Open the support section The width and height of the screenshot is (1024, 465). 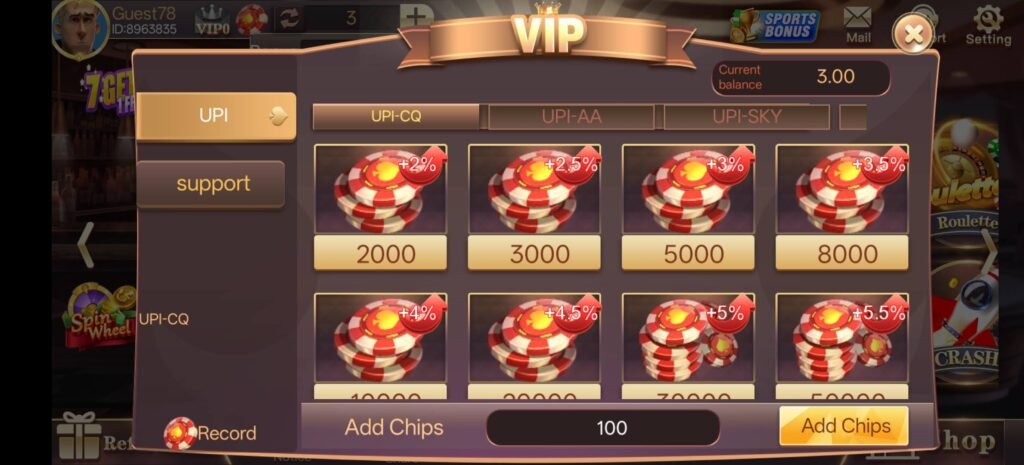point(211,184)
